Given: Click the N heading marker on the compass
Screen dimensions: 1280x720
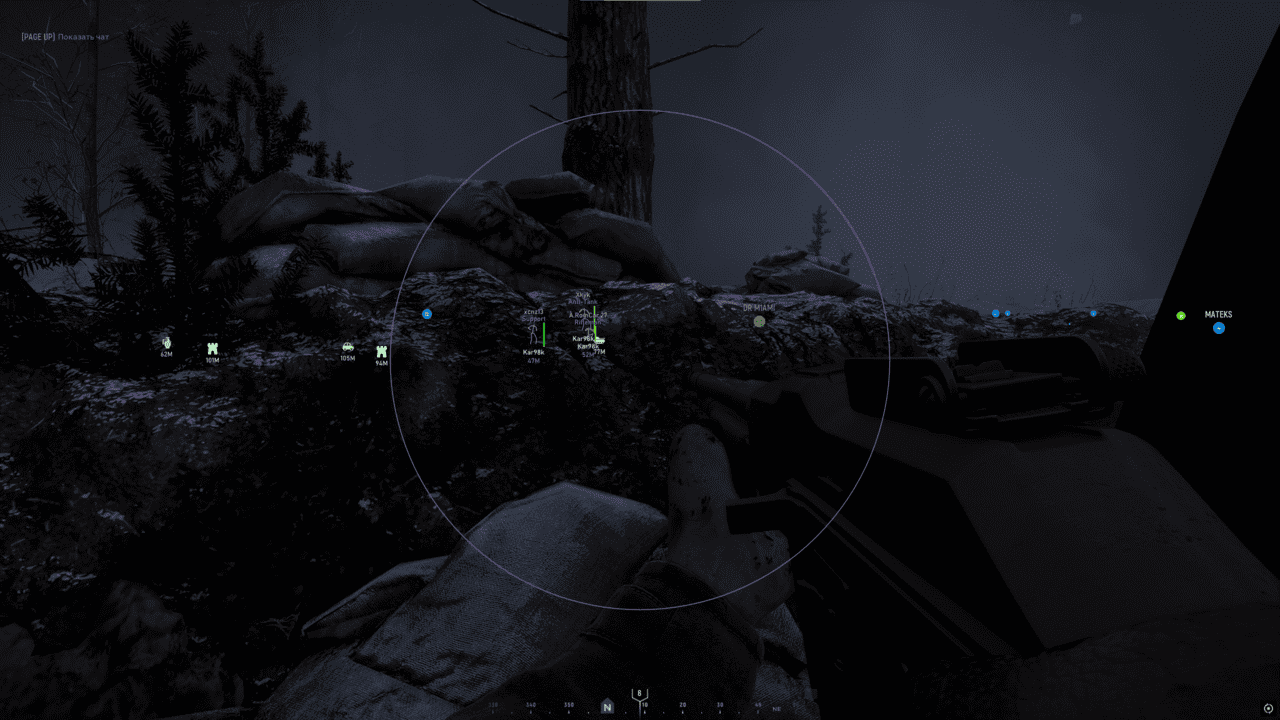Looking at the screenshot, I should pos(606,706).
